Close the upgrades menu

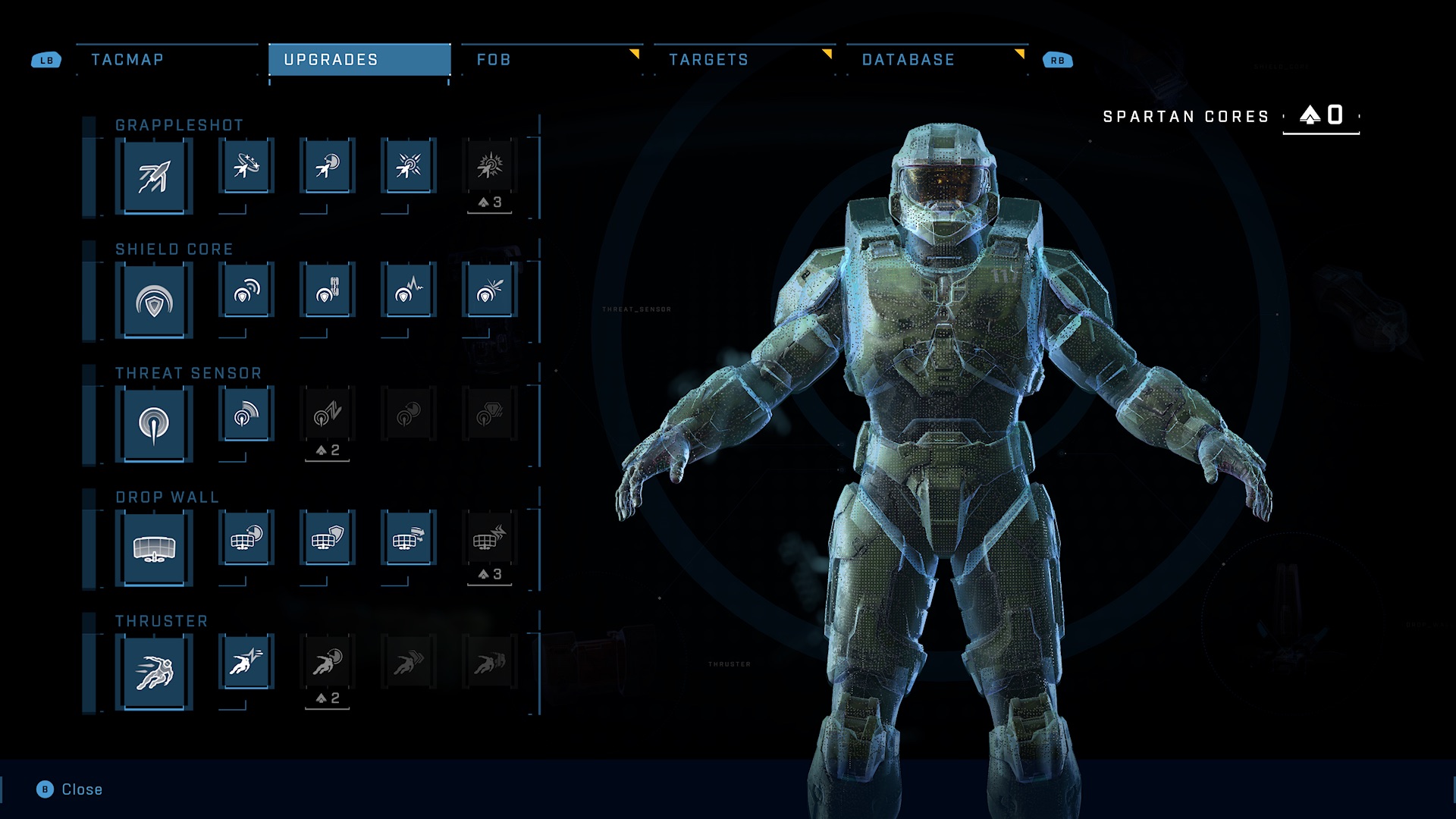click(x=71, y=789)
